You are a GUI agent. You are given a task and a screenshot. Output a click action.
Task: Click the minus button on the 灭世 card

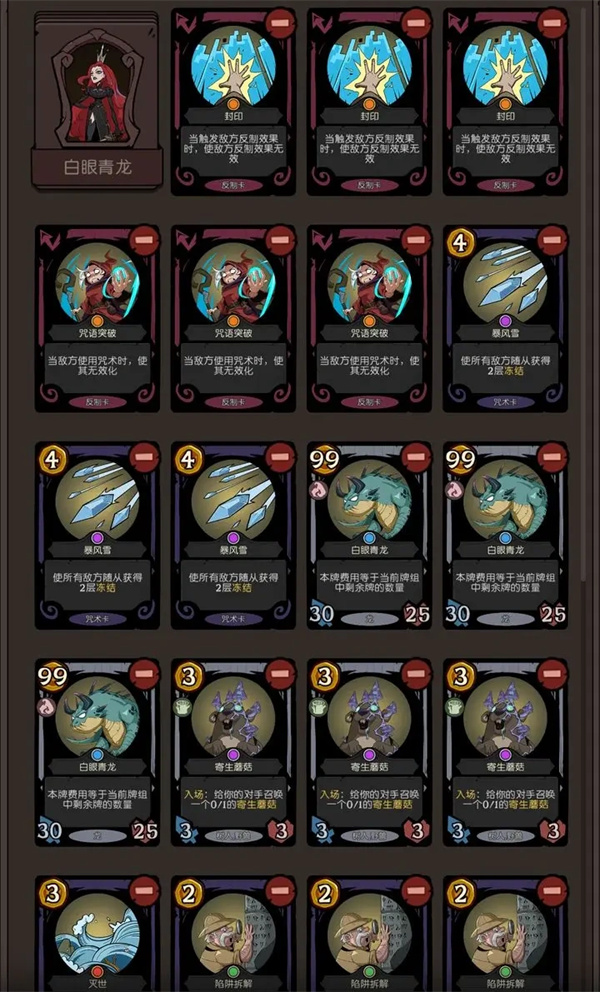[x=145, y=889]
